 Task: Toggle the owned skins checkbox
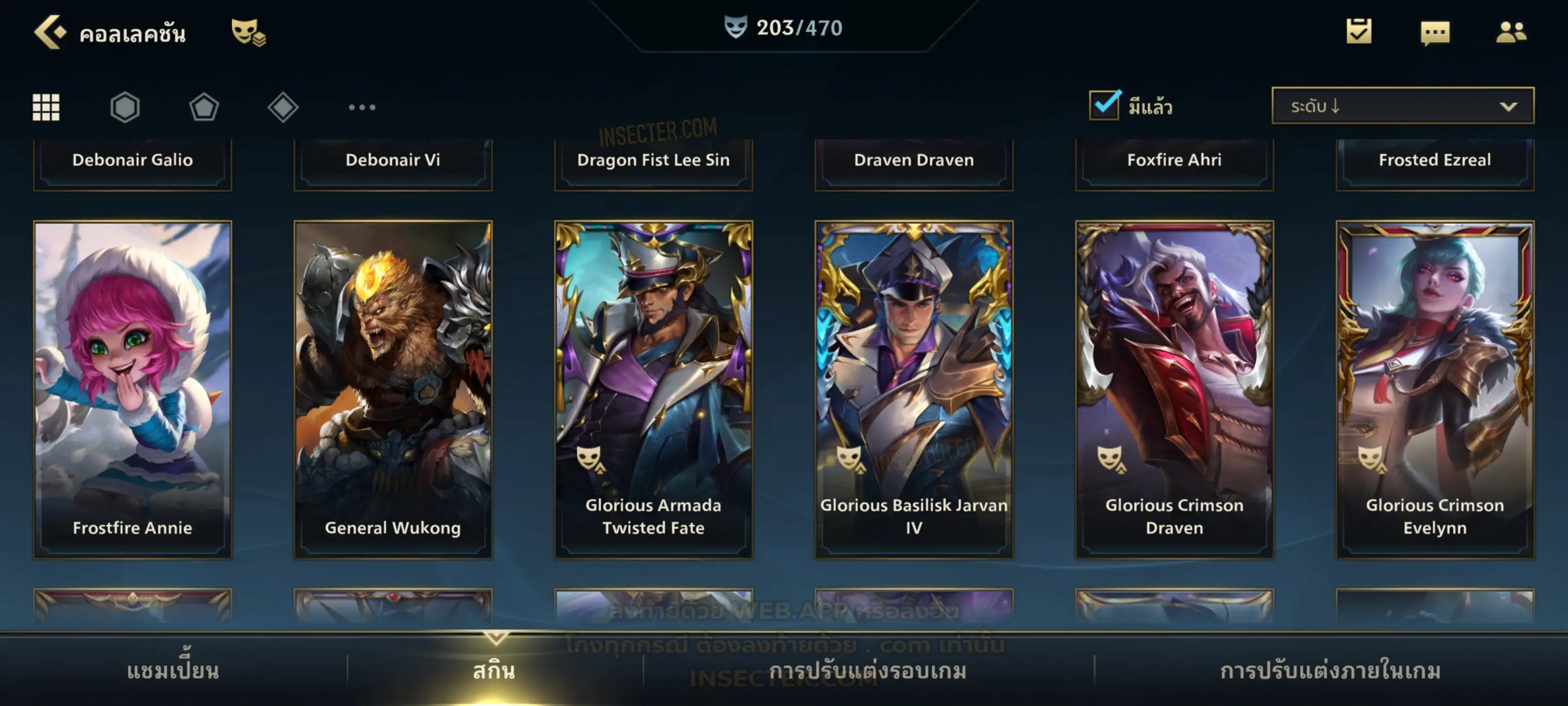tap(1104, 105)
